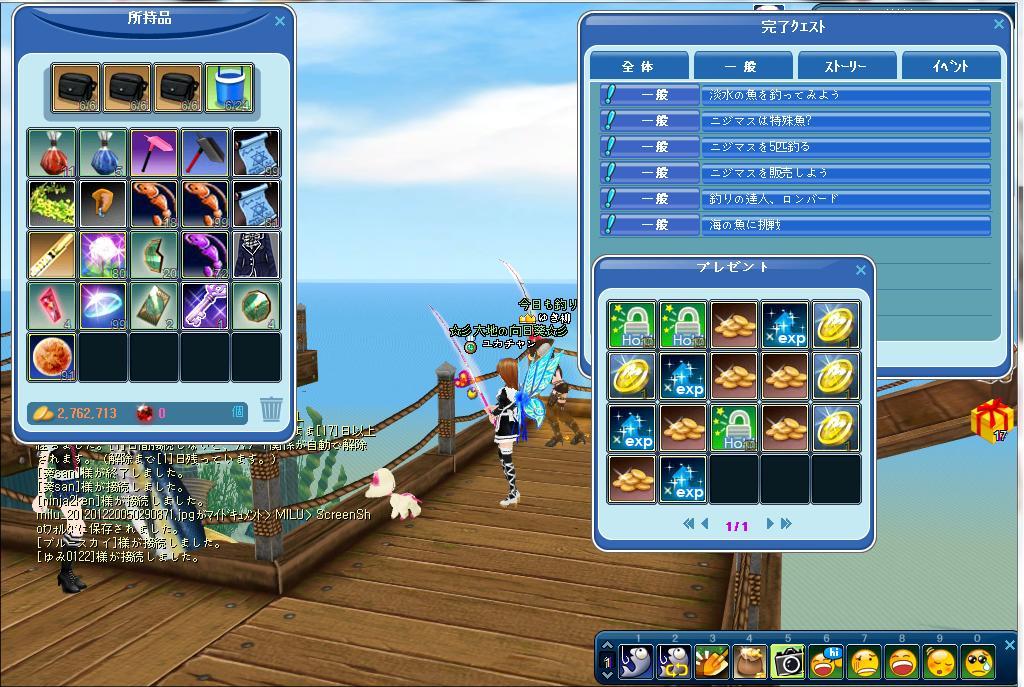Close the プレゼント present window
The image size is (1024, 687).
coord(861,269)
